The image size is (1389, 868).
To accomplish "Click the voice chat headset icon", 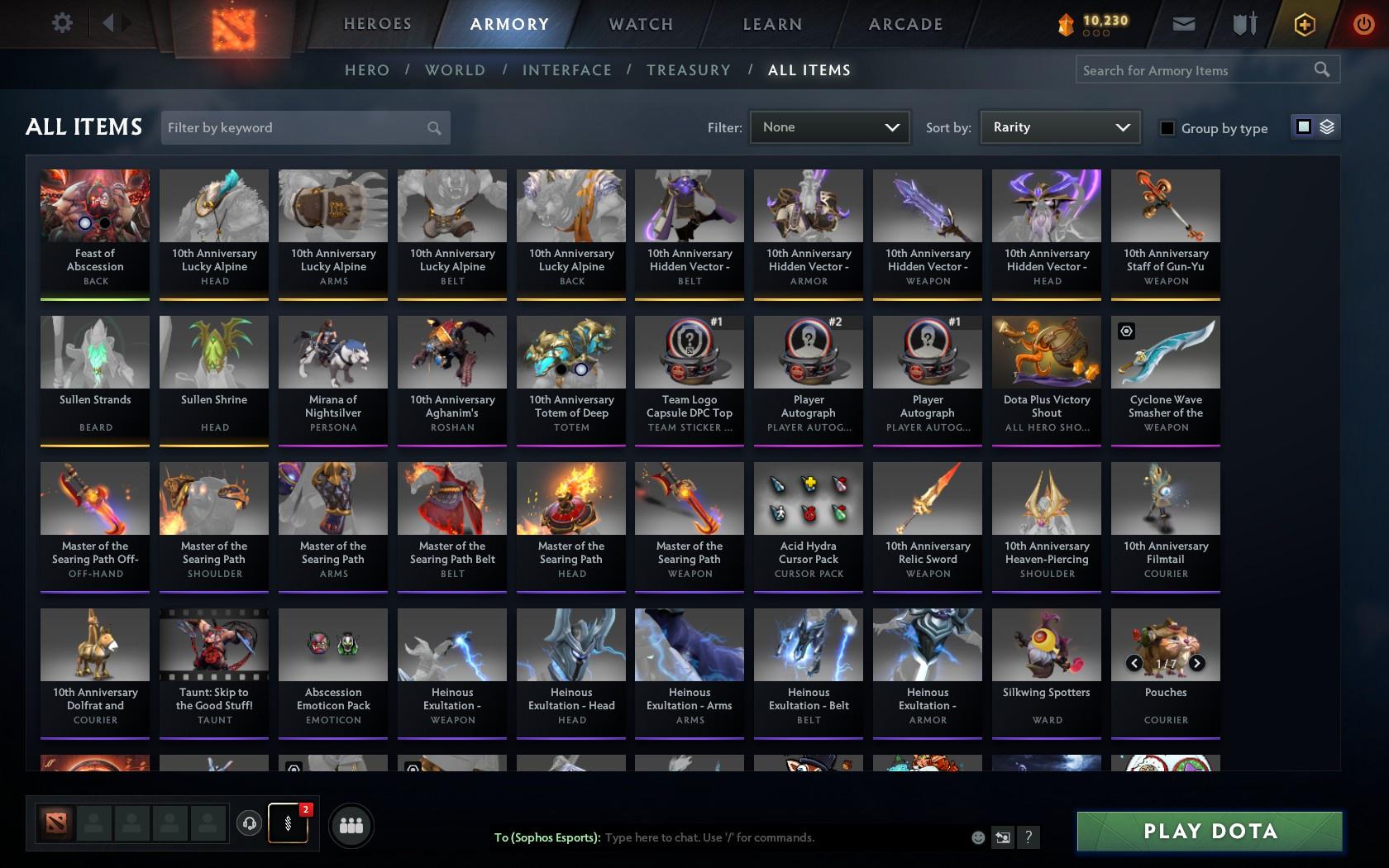I will [x=251, y=824].
